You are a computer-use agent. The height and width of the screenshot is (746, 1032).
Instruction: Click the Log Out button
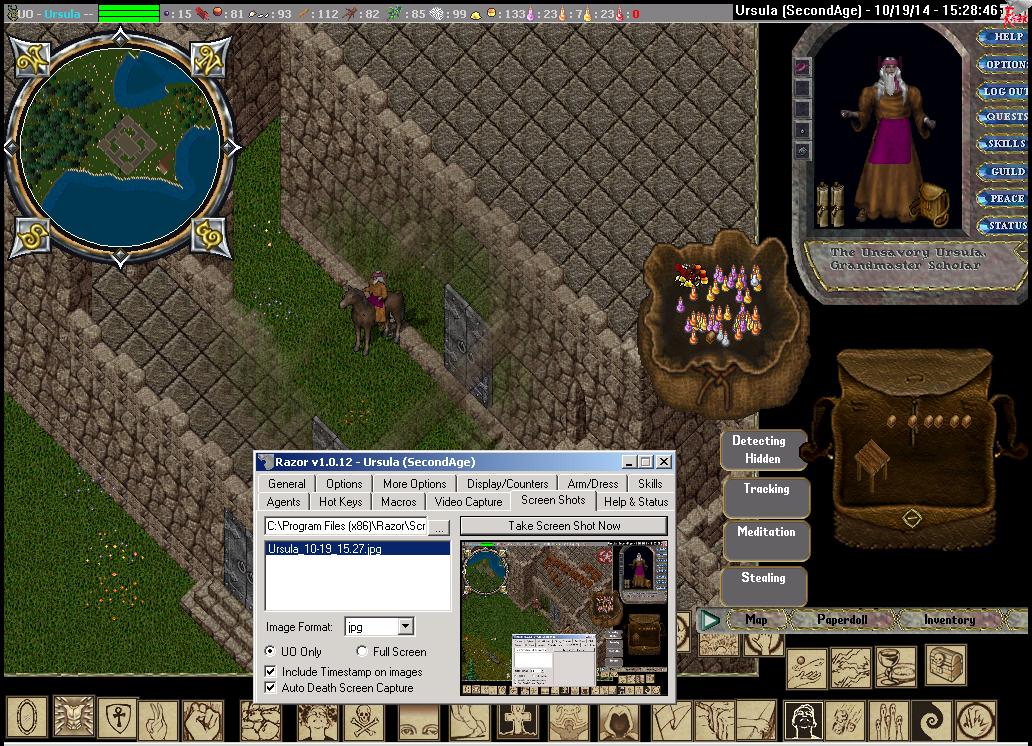tap(1005, 91)
